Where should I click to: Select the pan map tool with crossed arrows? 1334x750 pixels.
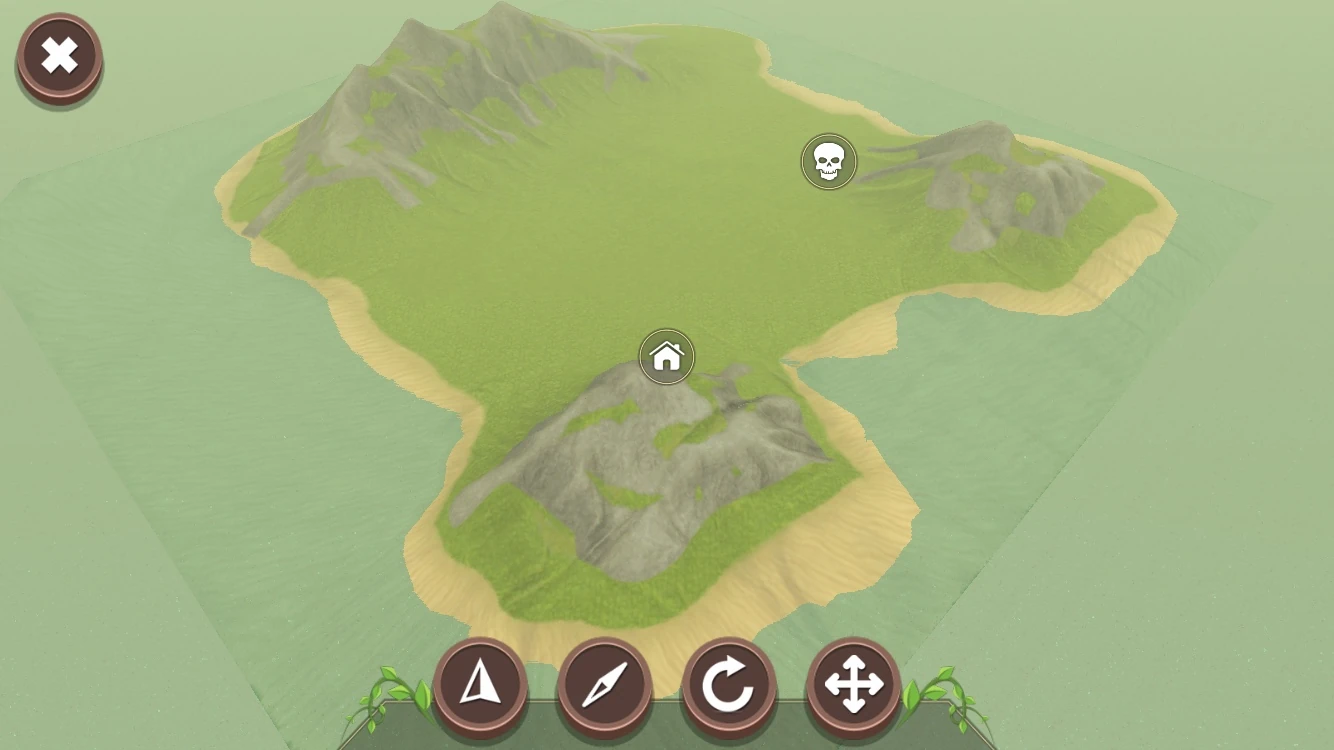(x=855, y=685)
